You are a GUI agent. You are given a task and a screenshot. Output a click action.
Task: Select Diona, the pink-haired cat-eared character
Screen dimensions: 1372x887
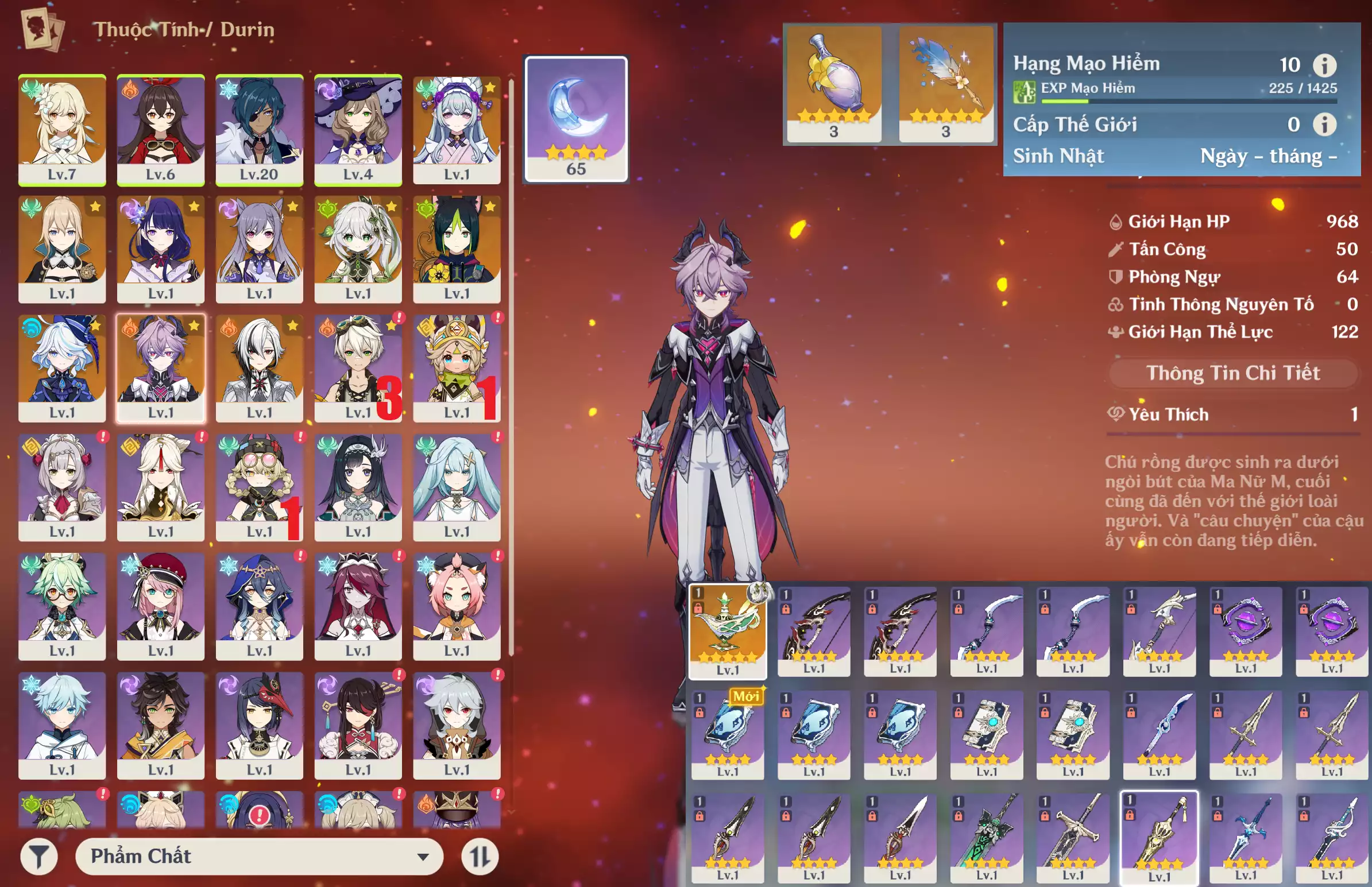coord(456,606)
